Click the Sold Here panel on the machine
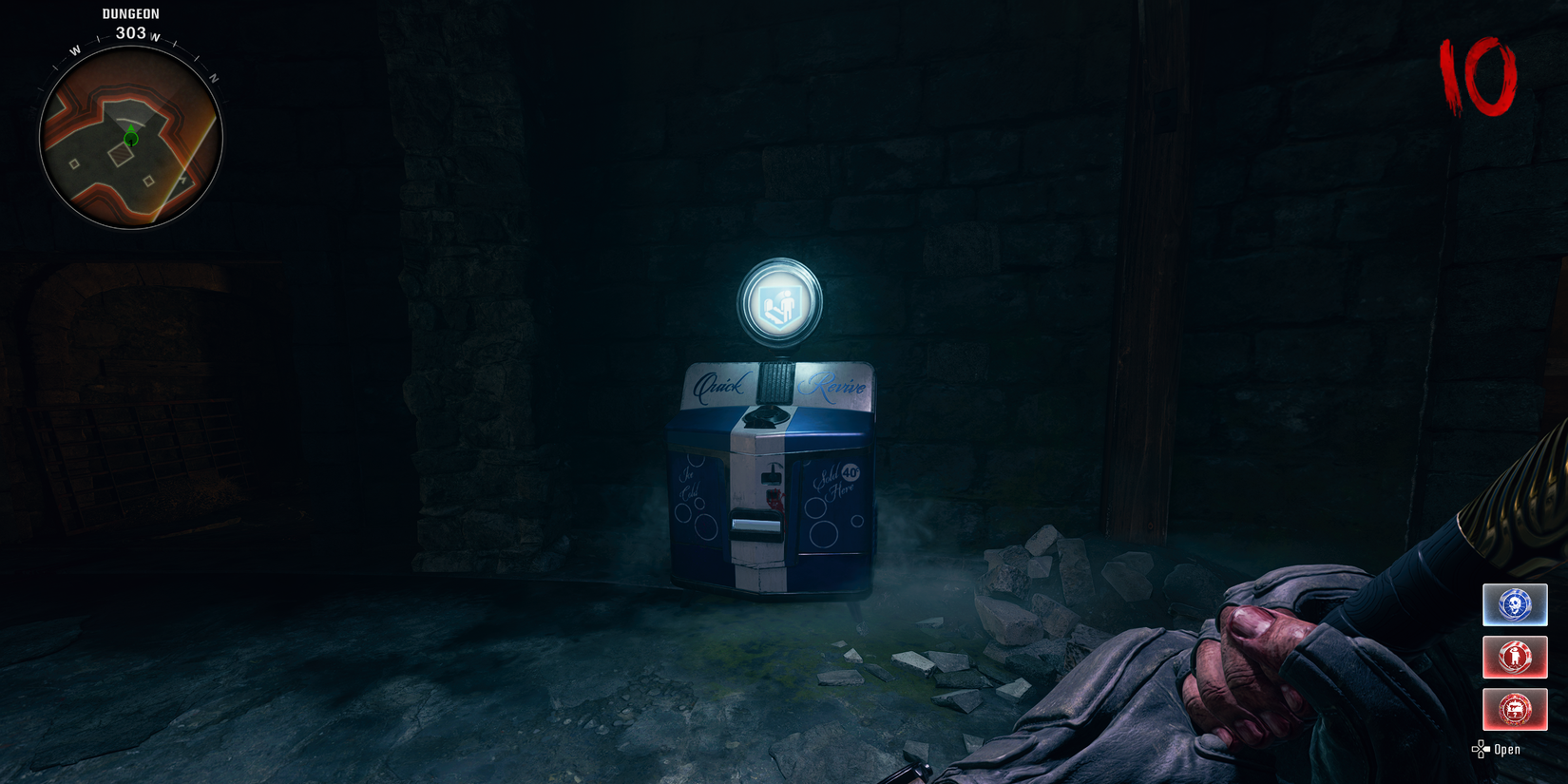The width and height of the screenshot is (1568, 784). [833, 481]
